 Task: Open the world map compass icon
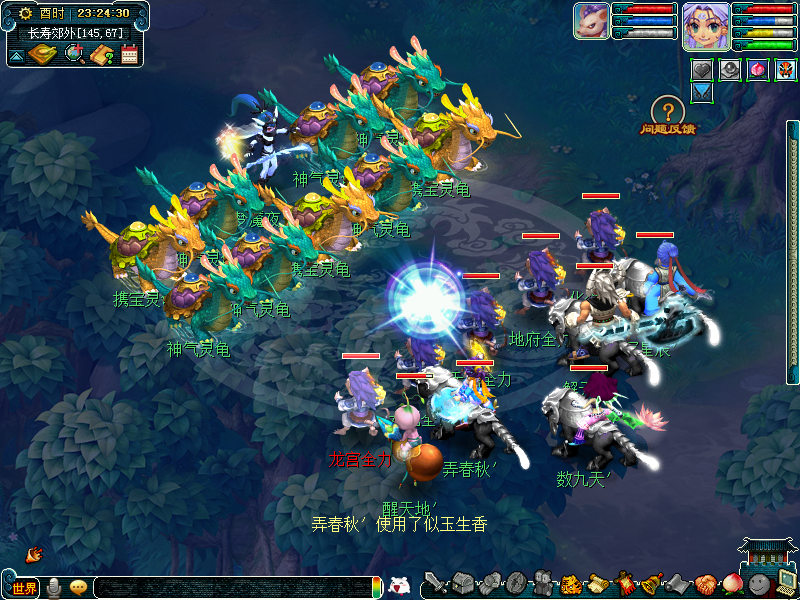click(x=42, y=54)
